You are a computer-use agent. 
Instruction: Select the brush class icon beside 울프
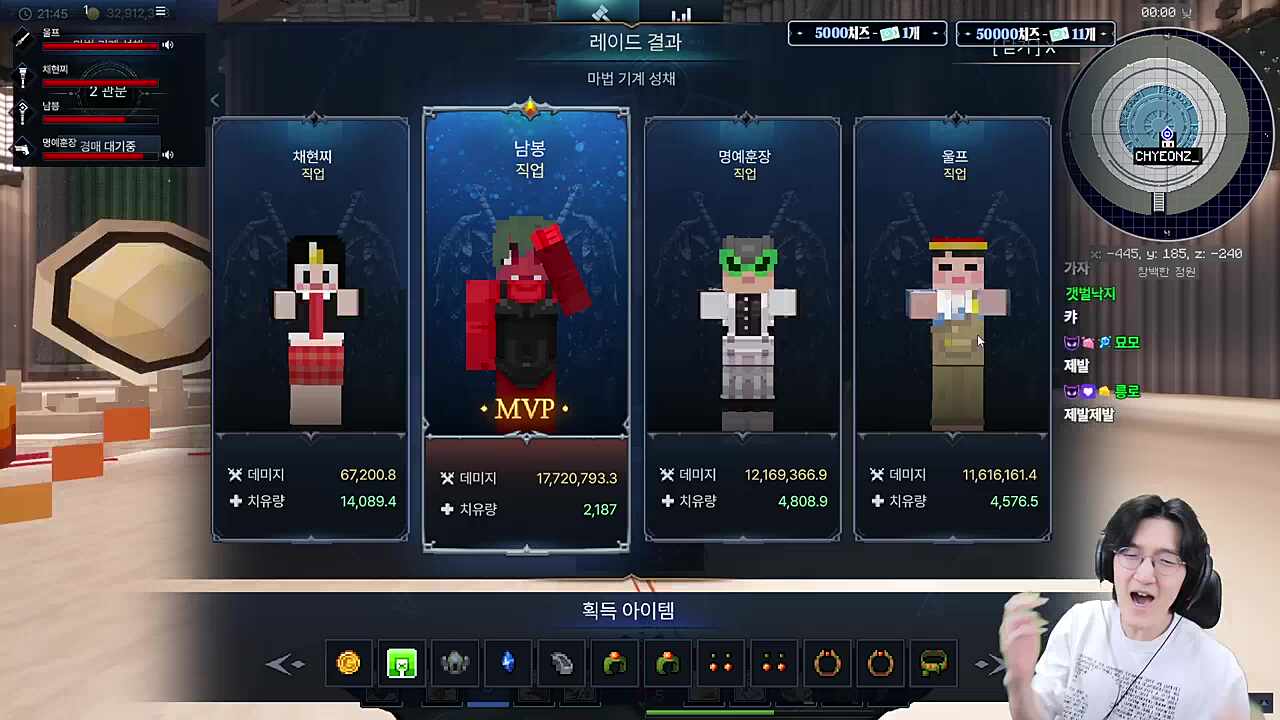(x=20, y=36)
